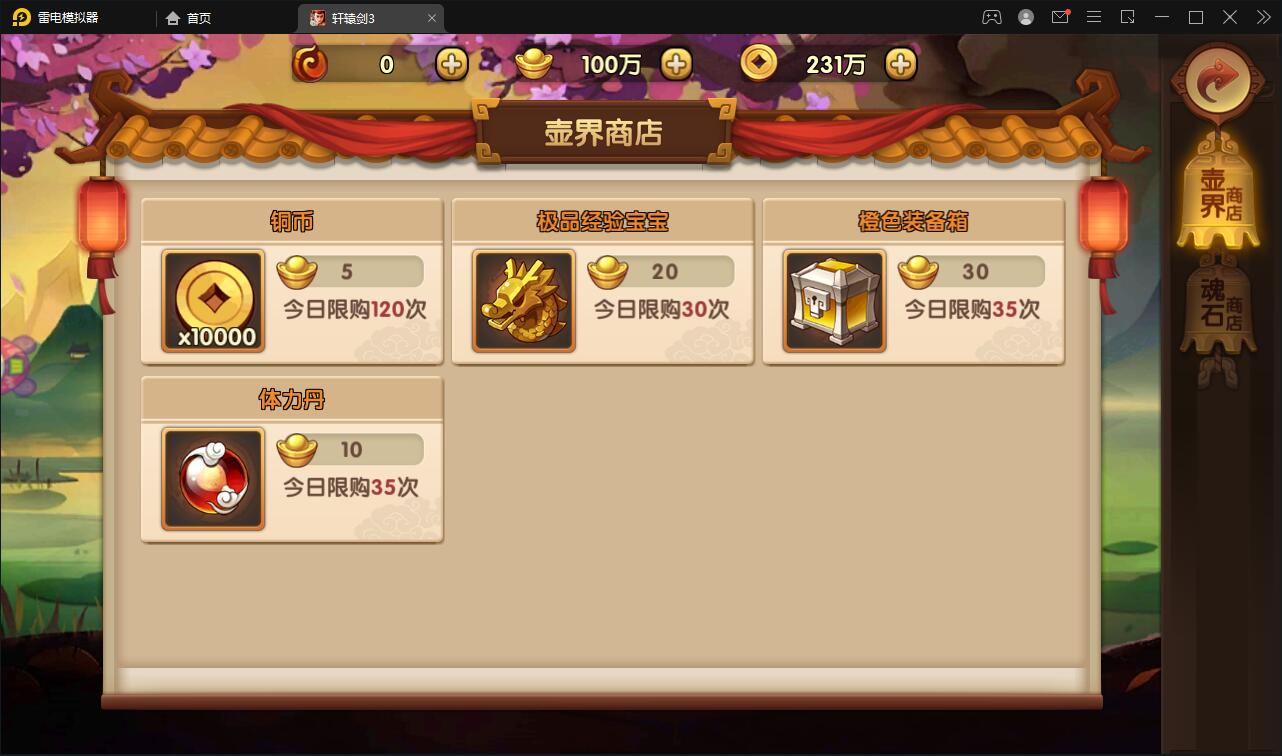1282x756 pixels.
Task: Click the flame currency icon
Action: pyautogui.click(x=309, y=63)
